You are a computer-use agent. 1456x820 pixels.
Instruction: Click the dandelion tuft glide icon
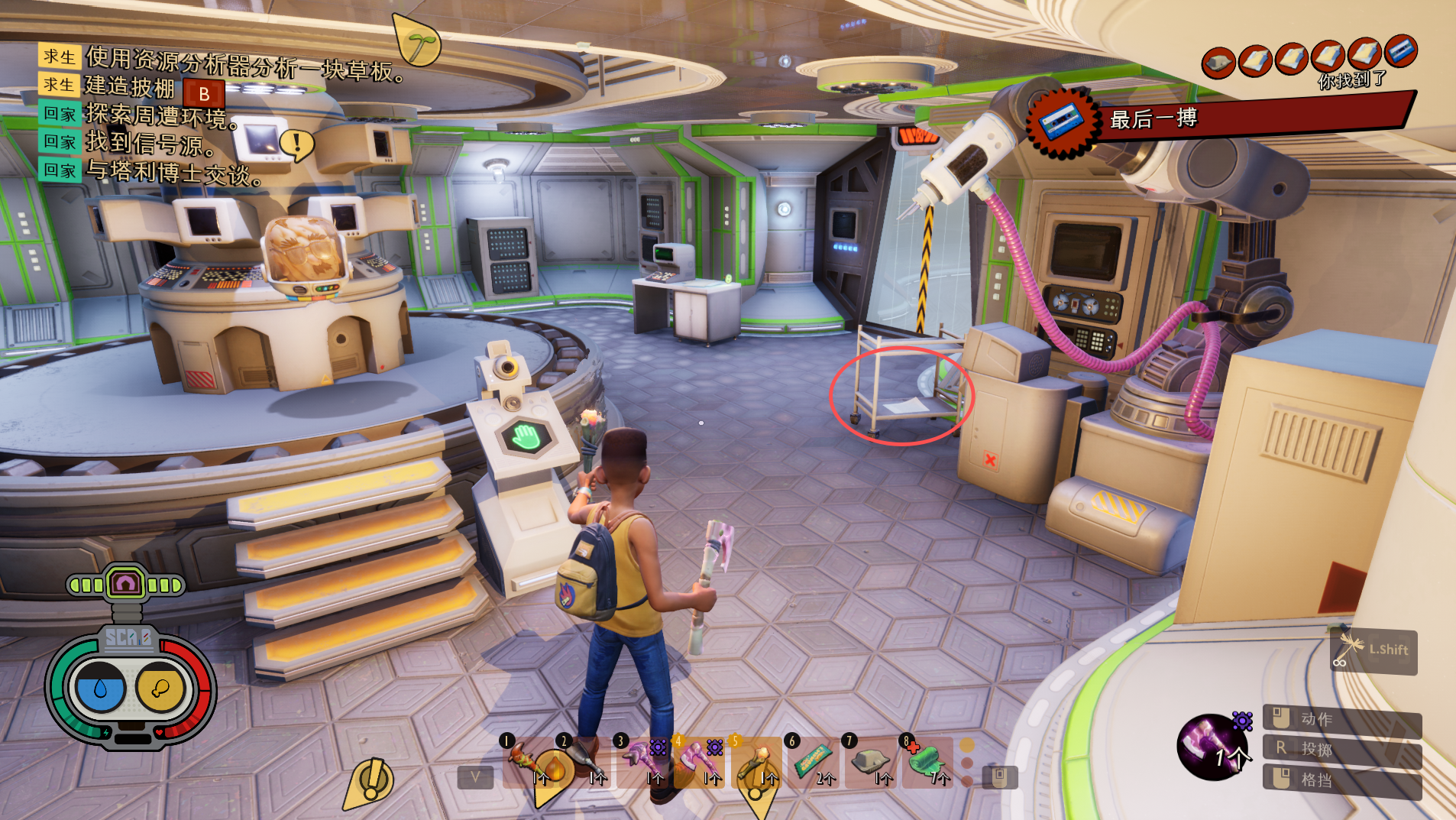click(x=1350, y=650)
